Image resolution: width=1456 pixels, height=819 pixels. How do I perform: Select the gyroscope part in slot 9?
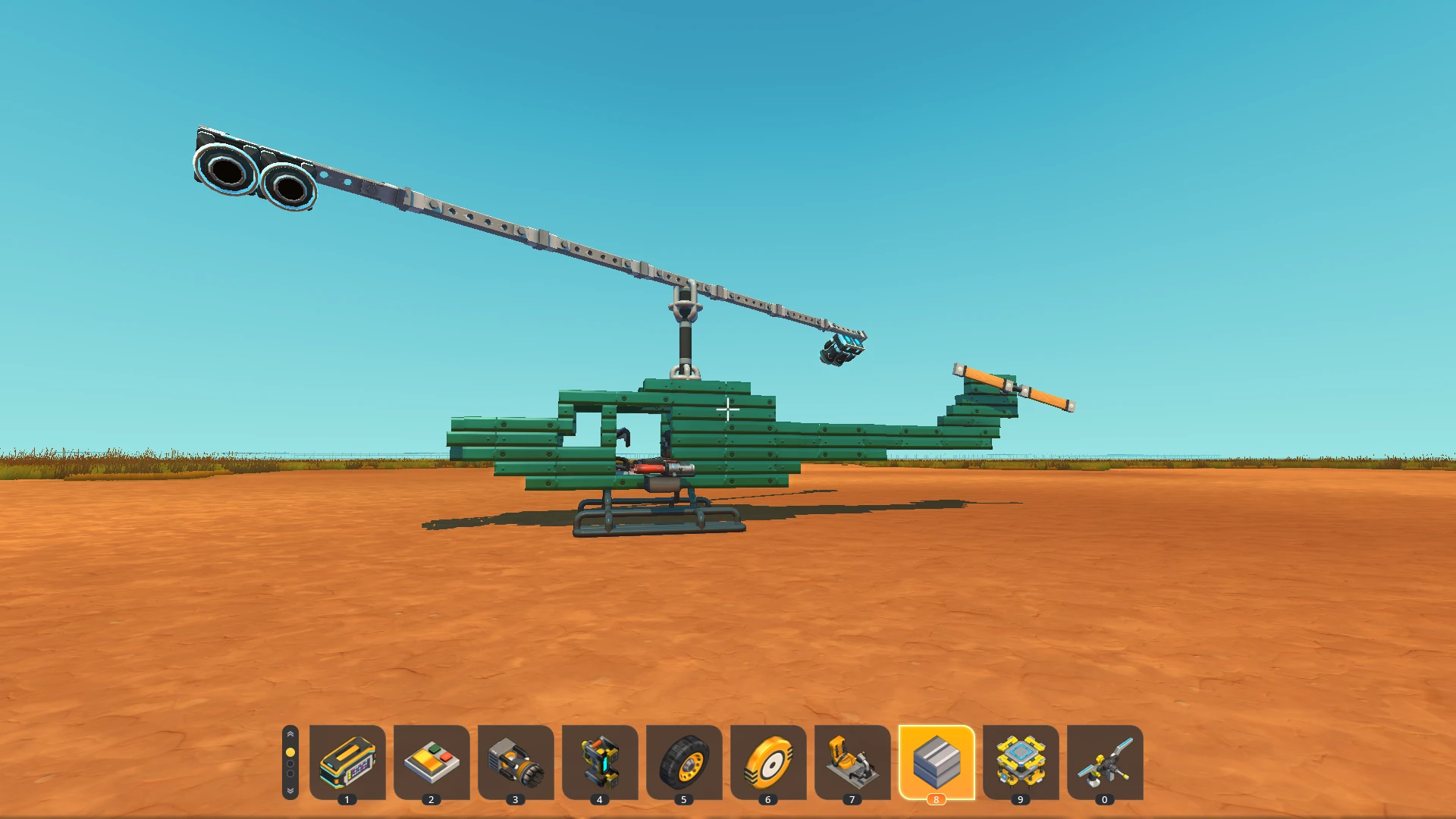(x=1021, y=764)
